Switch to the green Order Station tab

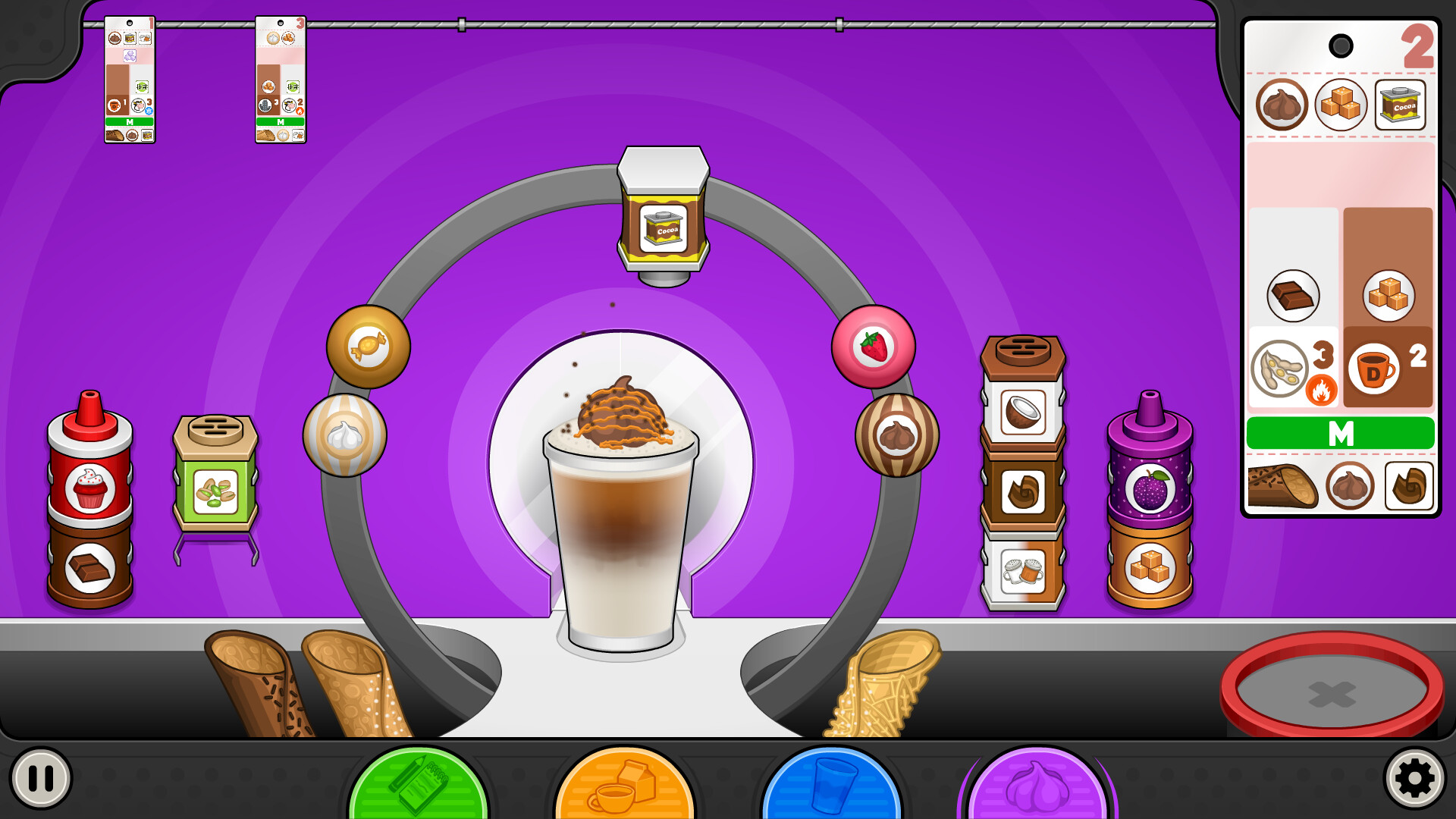pos(418,785)
